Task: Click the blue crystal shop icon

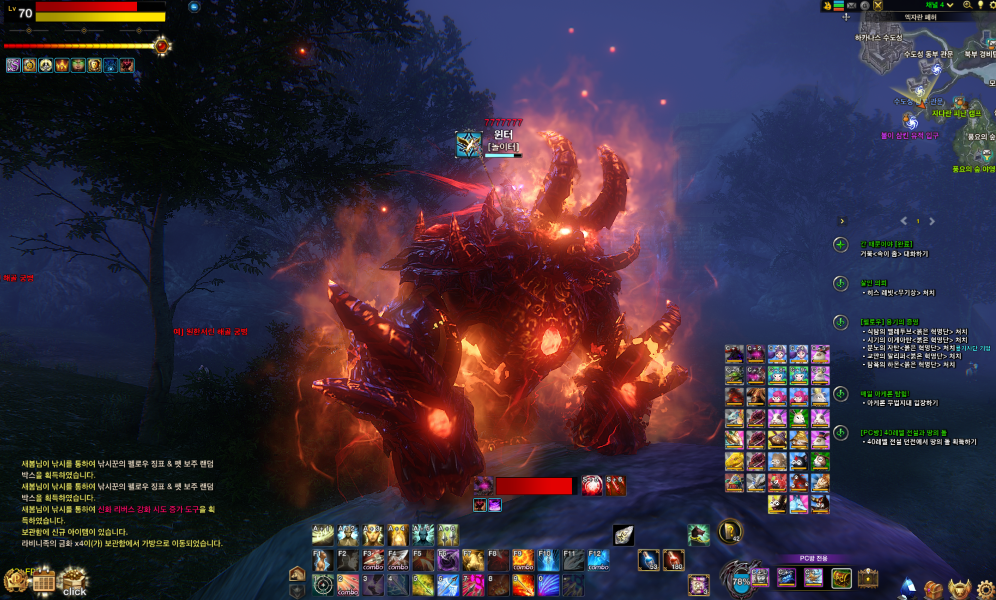Action: (909, 588)
